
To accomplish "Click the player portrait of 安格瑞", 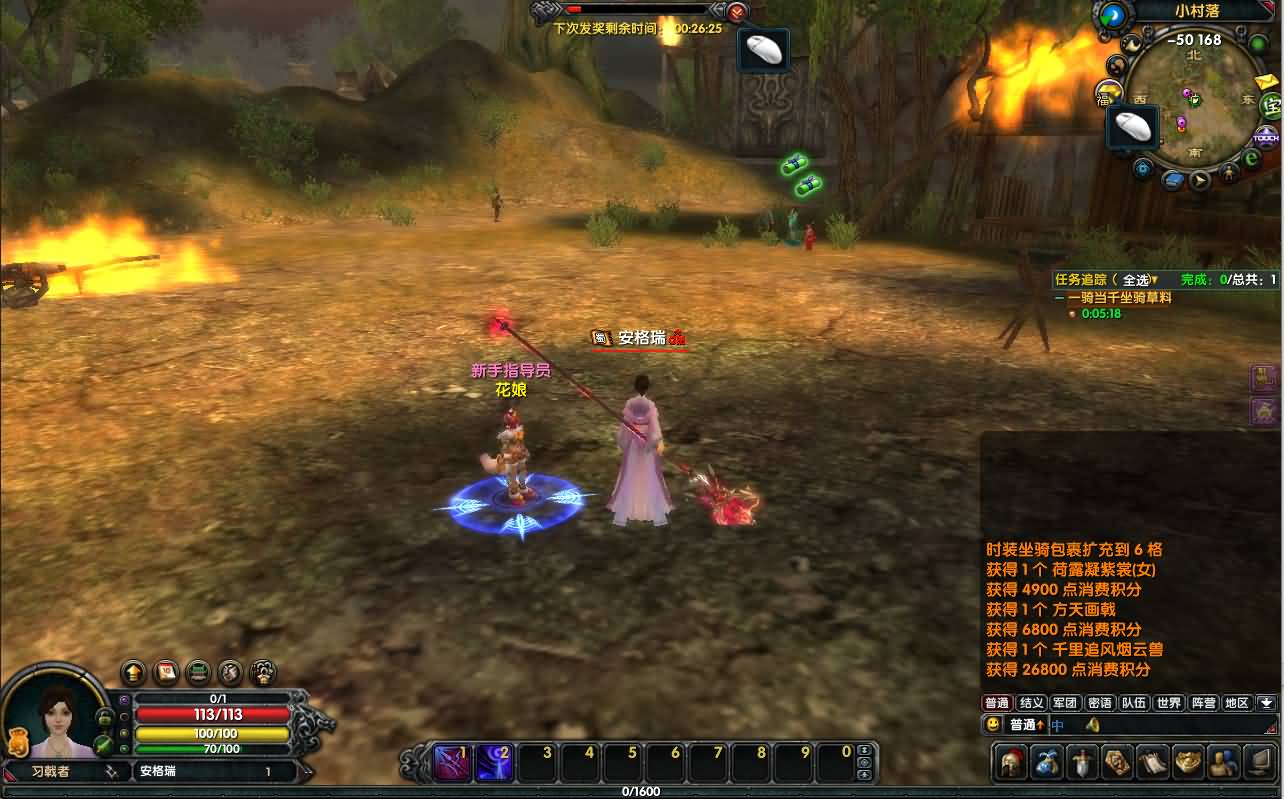I will [x=55, y=714].
